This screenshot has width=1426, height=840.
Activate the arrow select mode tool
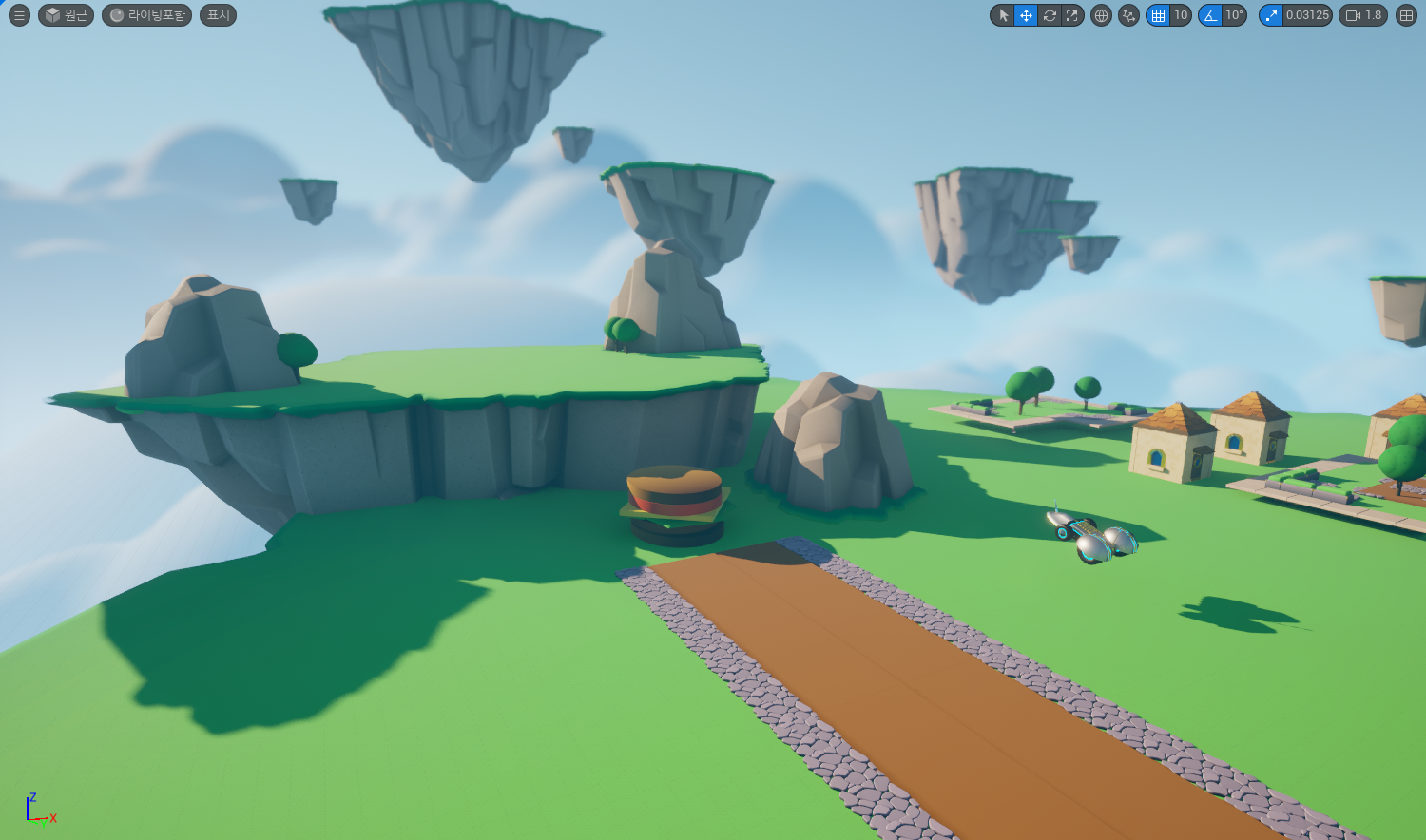click(x=1003, y=15)
